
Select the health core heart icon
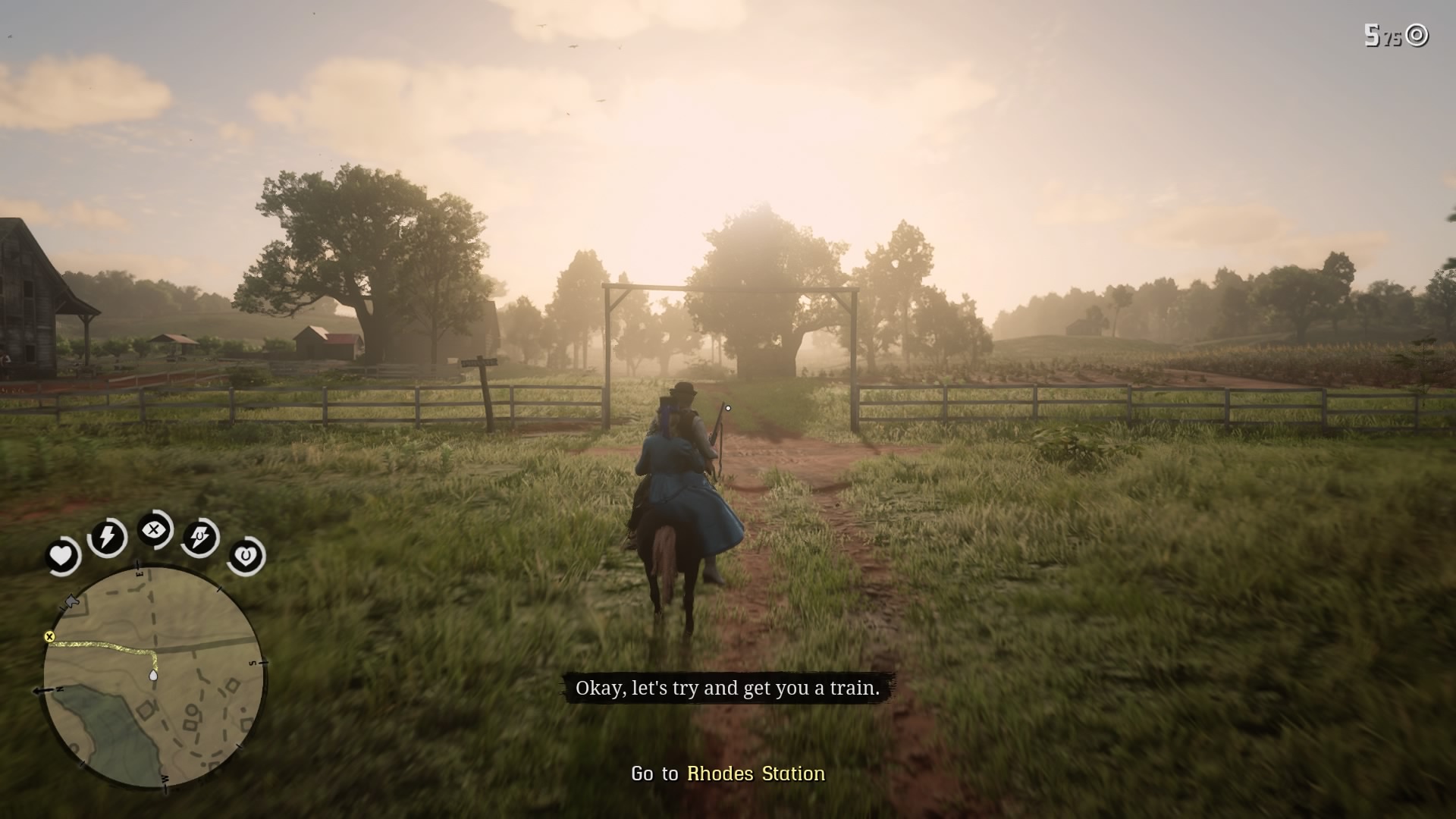coord(62,555)
